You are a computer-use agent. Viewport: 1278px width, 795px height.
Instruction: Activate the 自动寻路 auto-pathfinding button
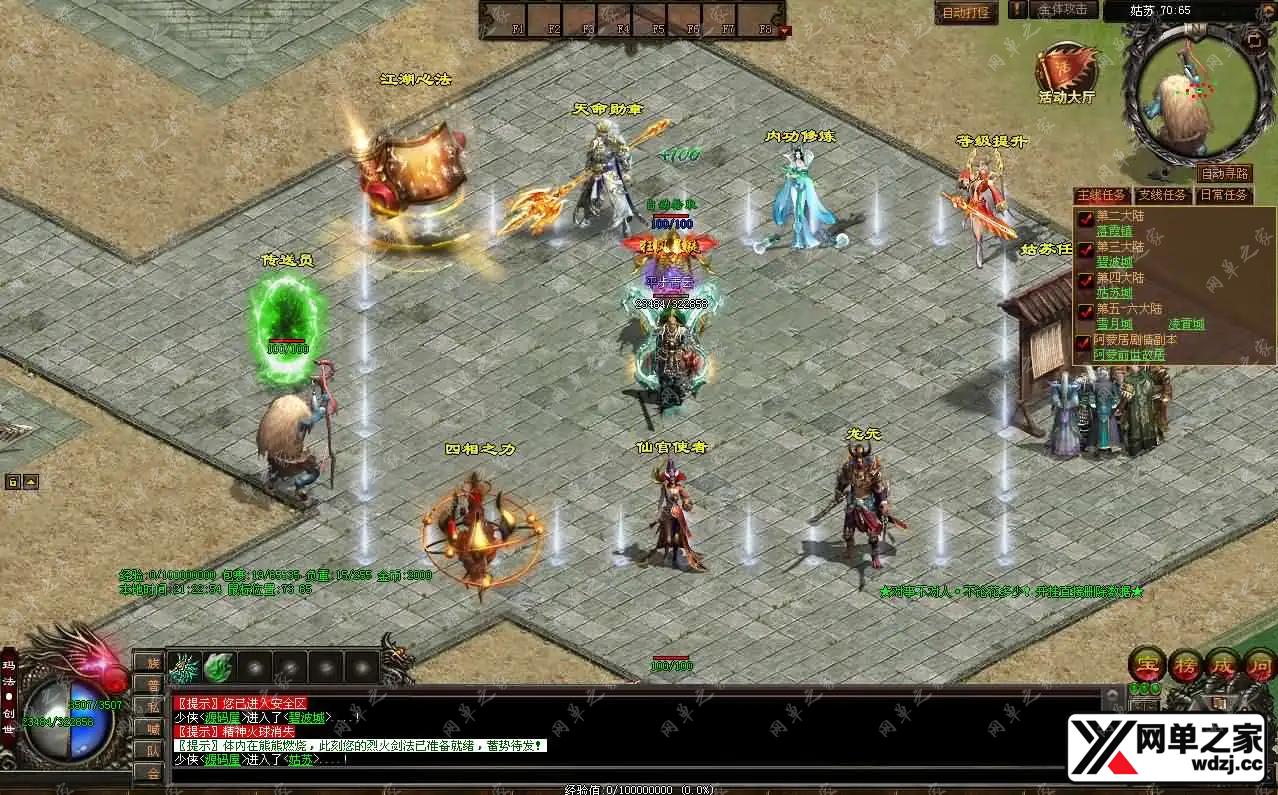pyautogui.click(x=1224, y=173)
